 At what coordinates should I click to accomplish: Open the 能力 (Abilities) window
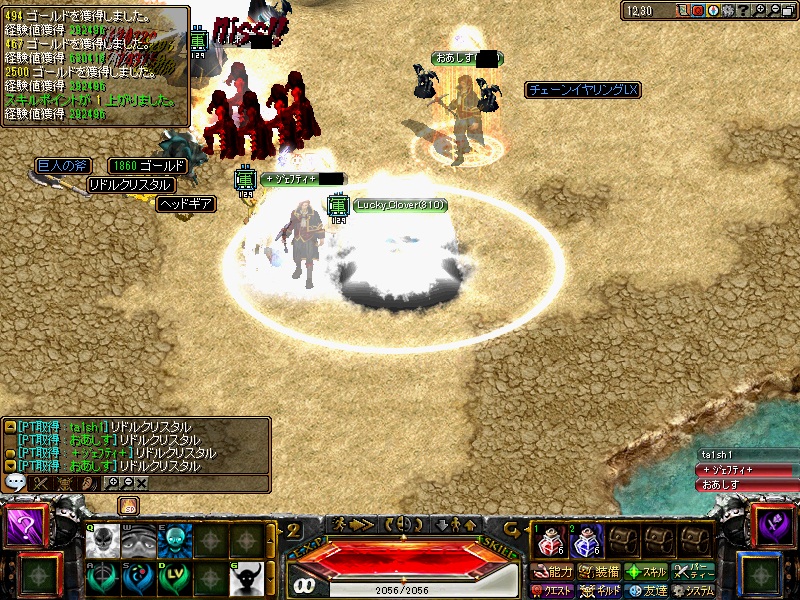tap(551, 572)
